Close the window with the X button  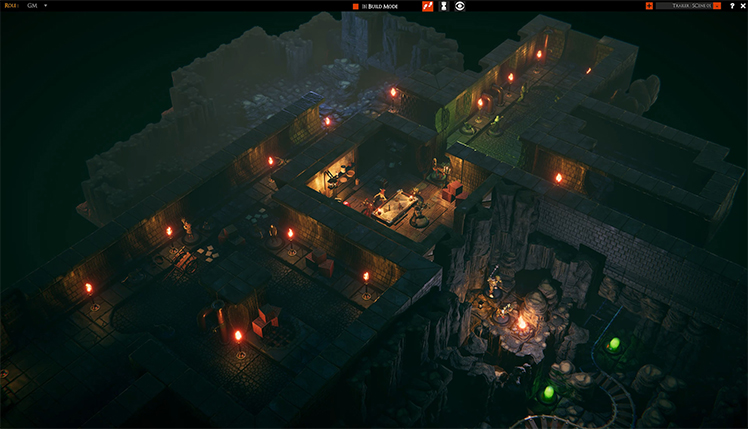(742, 6)
